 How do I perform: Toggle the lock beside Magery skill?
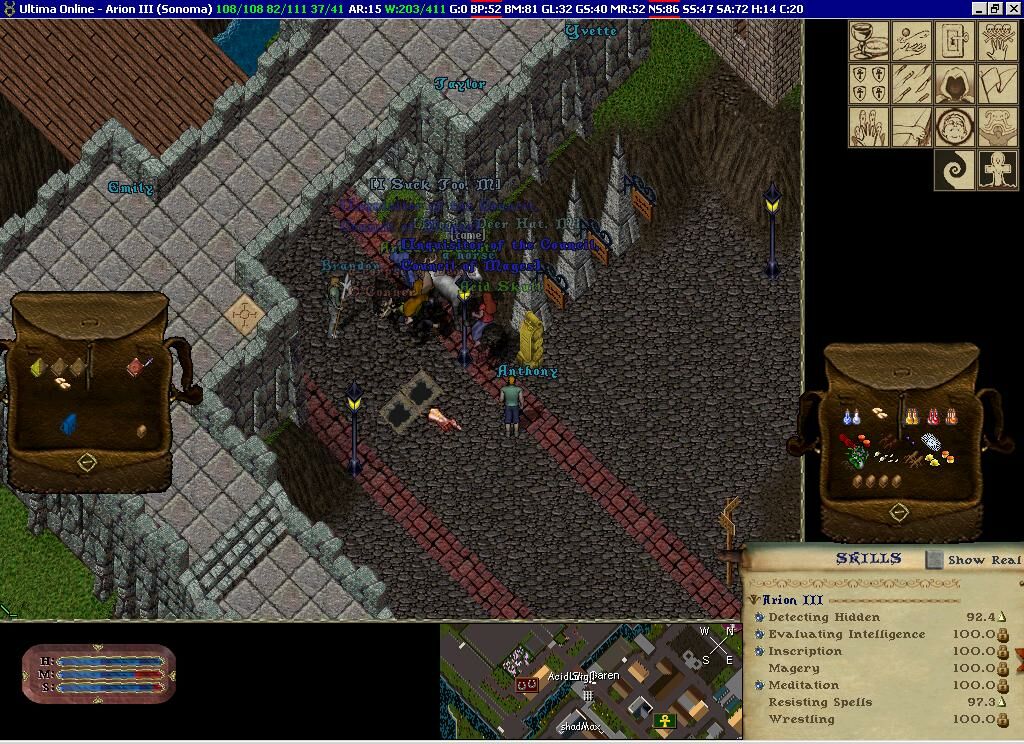tap(1002, 669)
